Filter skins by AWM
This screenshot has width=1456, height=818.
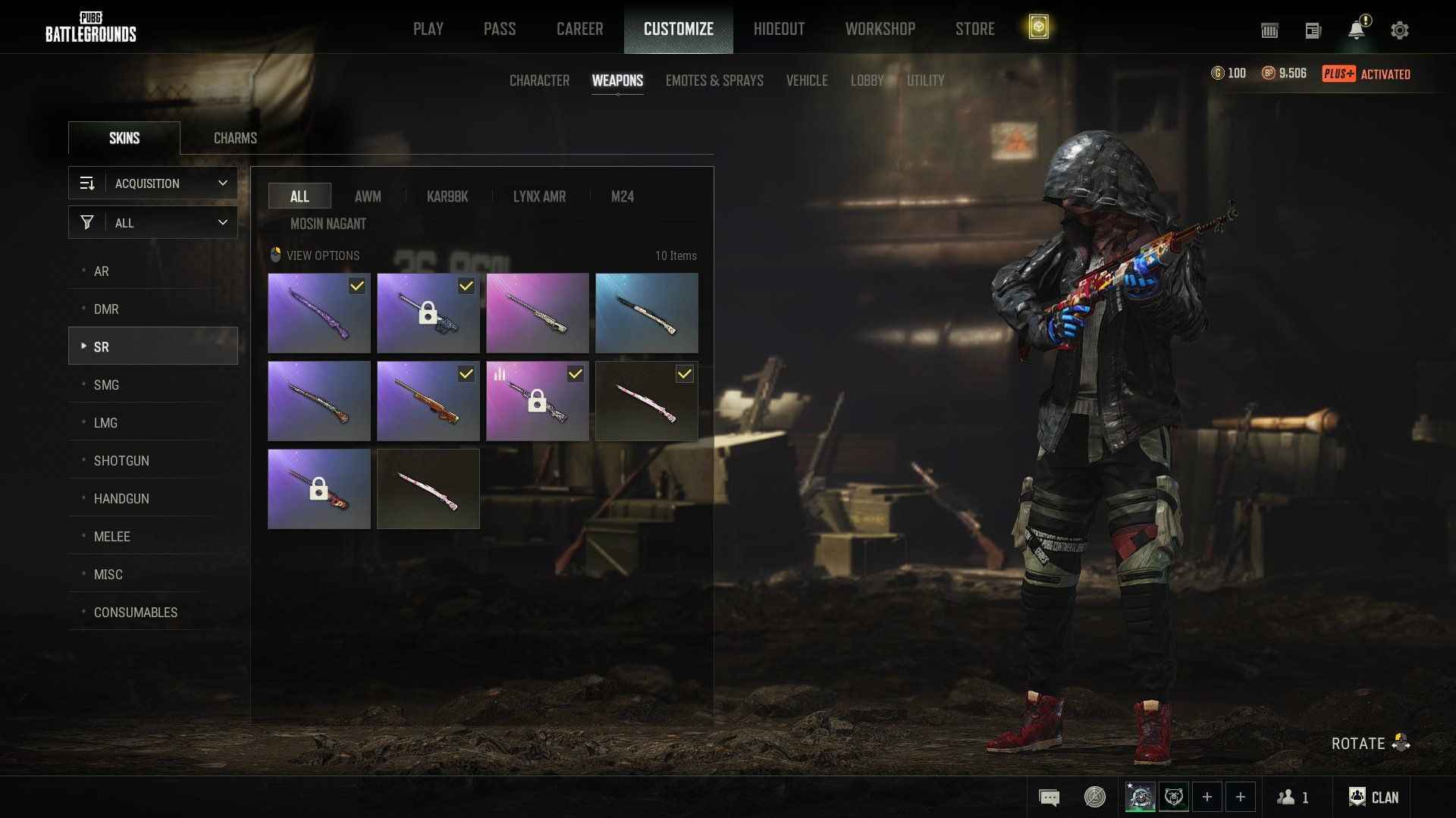point(368,196)
